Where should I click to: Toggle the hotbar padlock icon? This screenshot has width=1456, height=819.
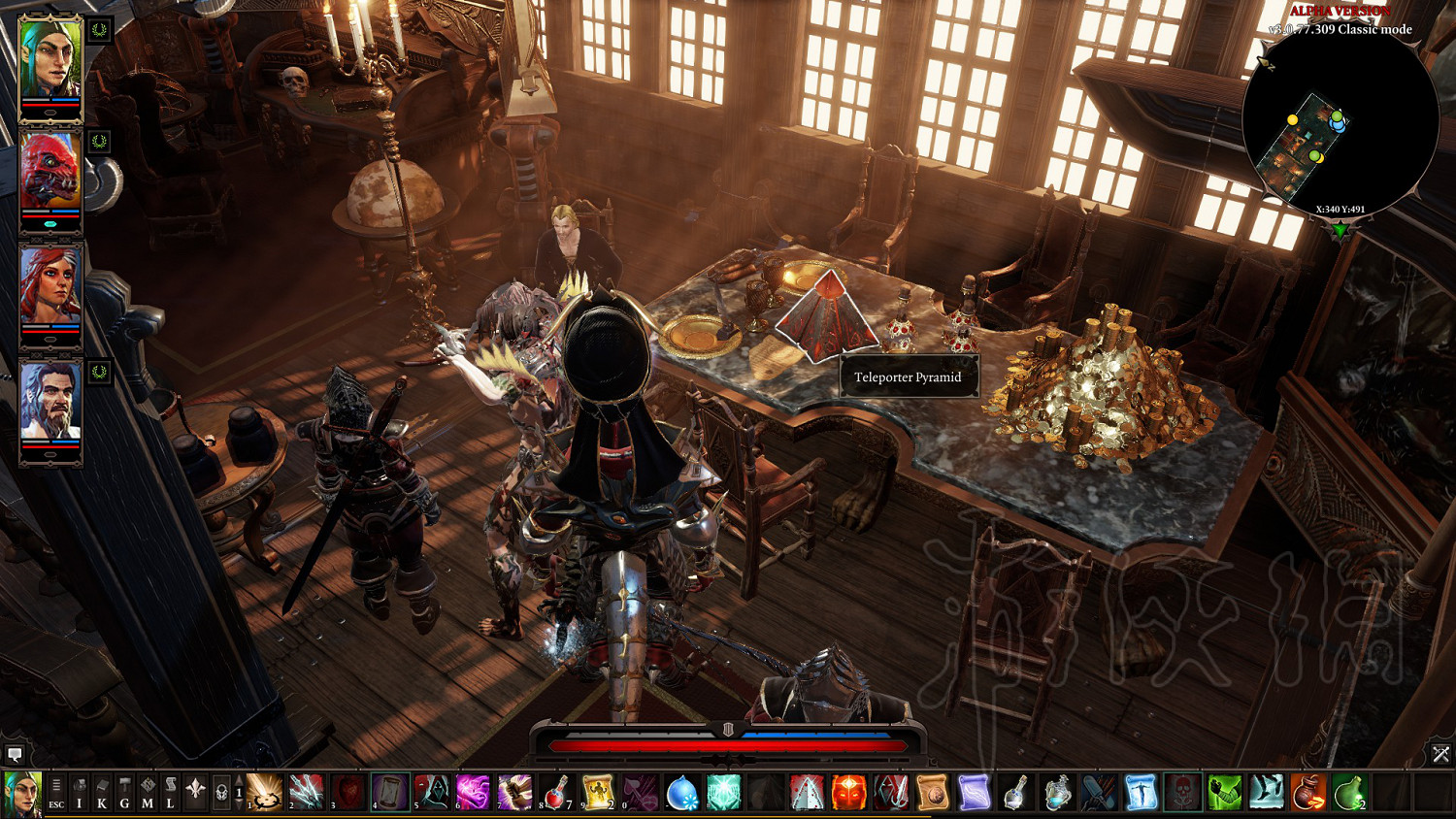(220, 793)
